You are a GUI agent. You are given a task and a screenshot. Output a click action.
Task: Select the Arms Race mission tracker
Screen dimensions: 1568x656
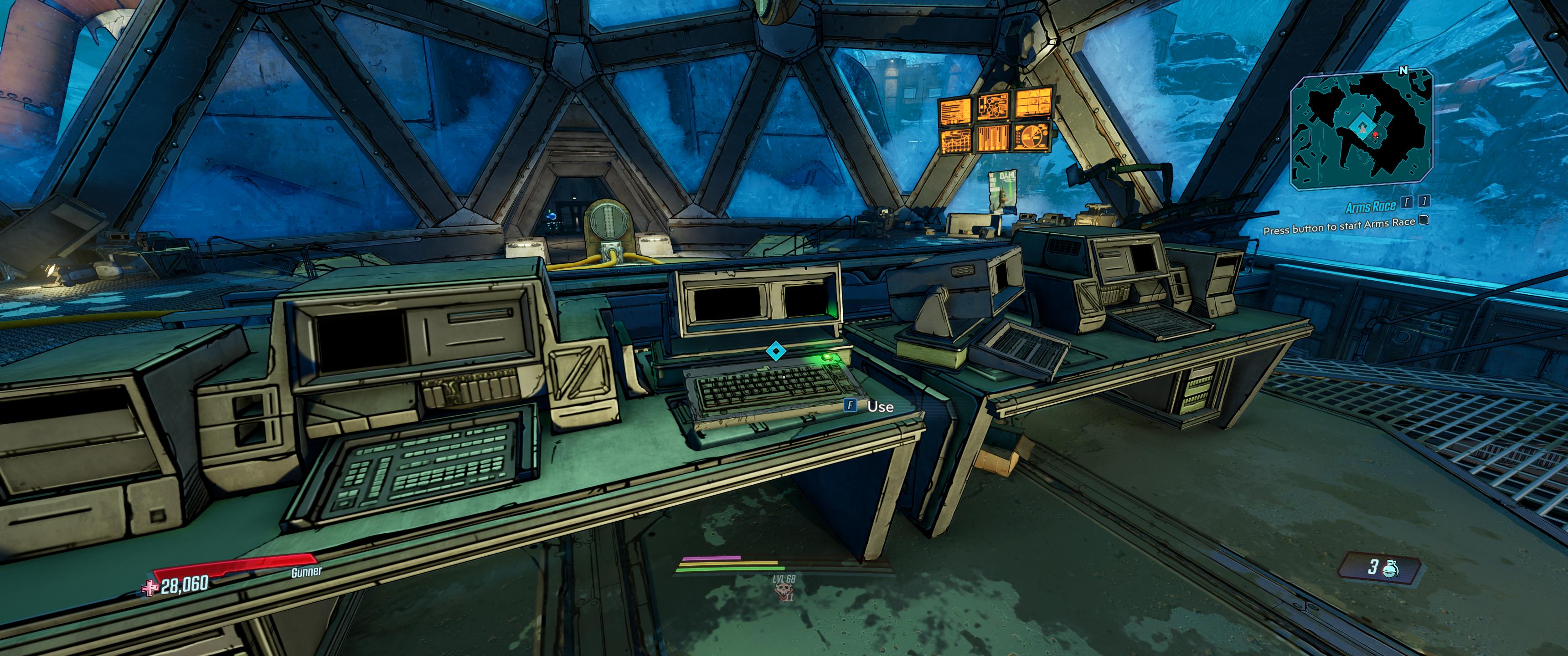[1370, 207]
